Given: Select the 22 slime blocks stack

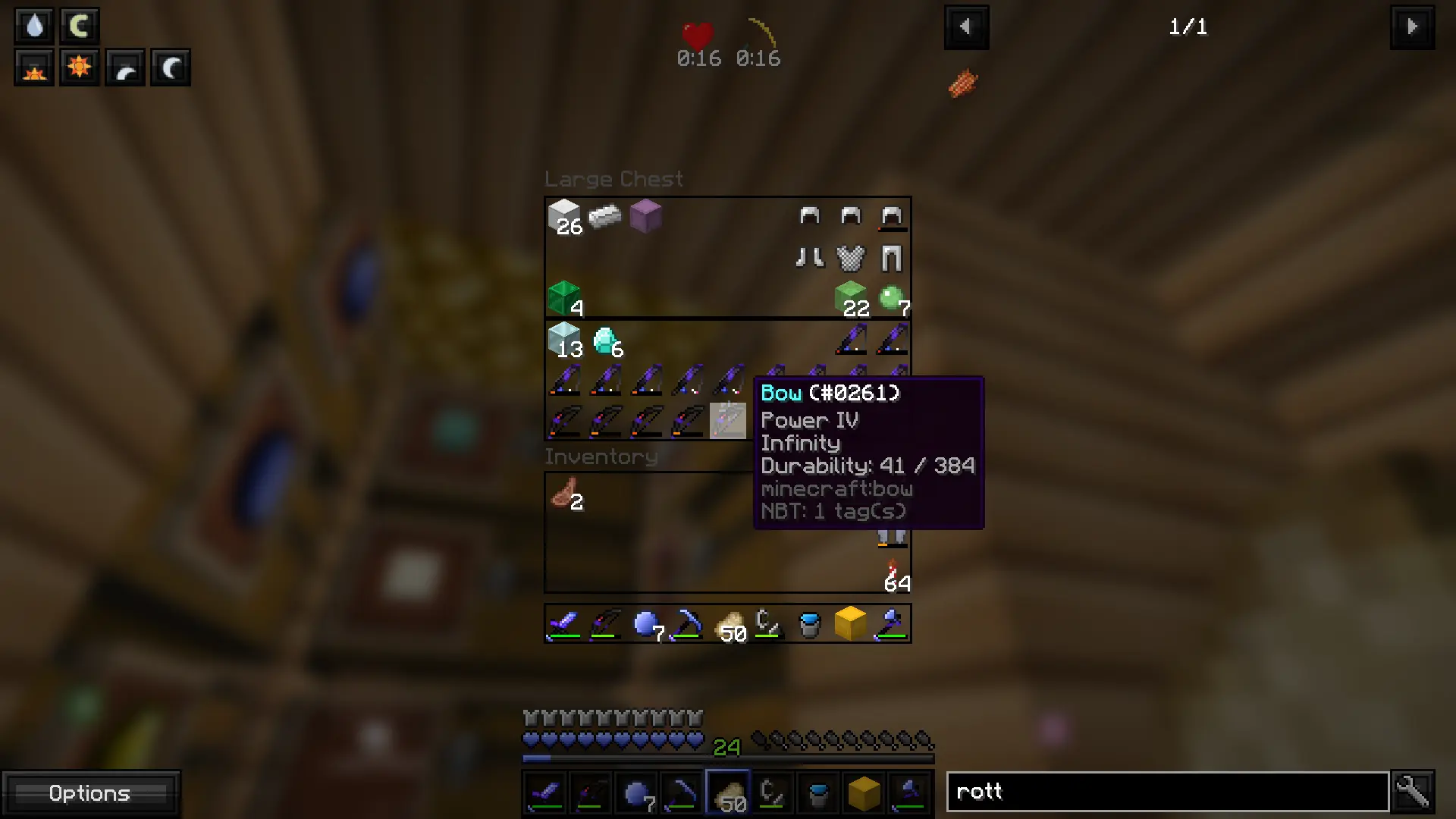Looking at the screenshot, I should (x=851, y=299).
